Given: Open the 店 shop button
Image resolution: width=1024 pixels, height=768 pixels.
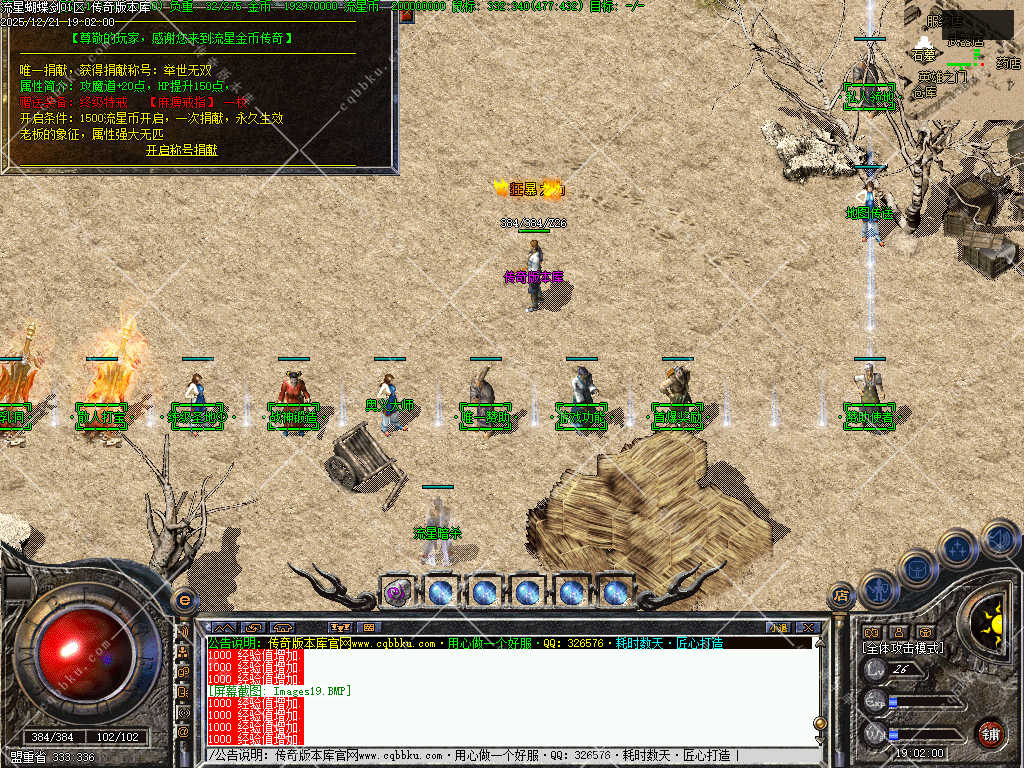Looking at the screenshot, I should tap(841, 596).
